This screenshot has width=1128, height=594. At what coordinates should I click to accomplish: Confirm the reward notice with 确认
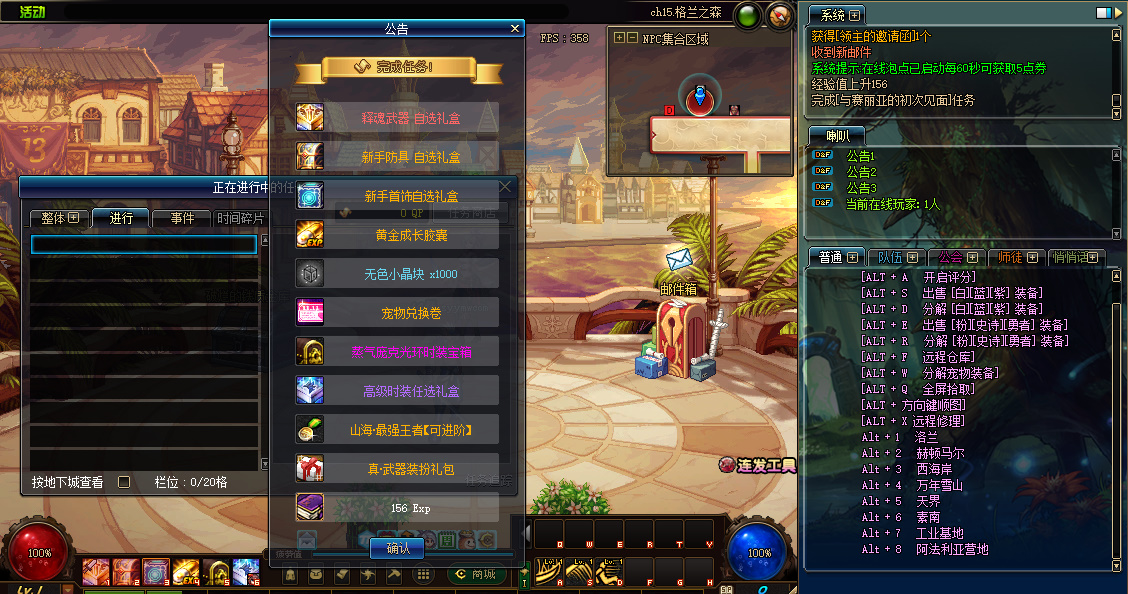[x=398, y=548]
